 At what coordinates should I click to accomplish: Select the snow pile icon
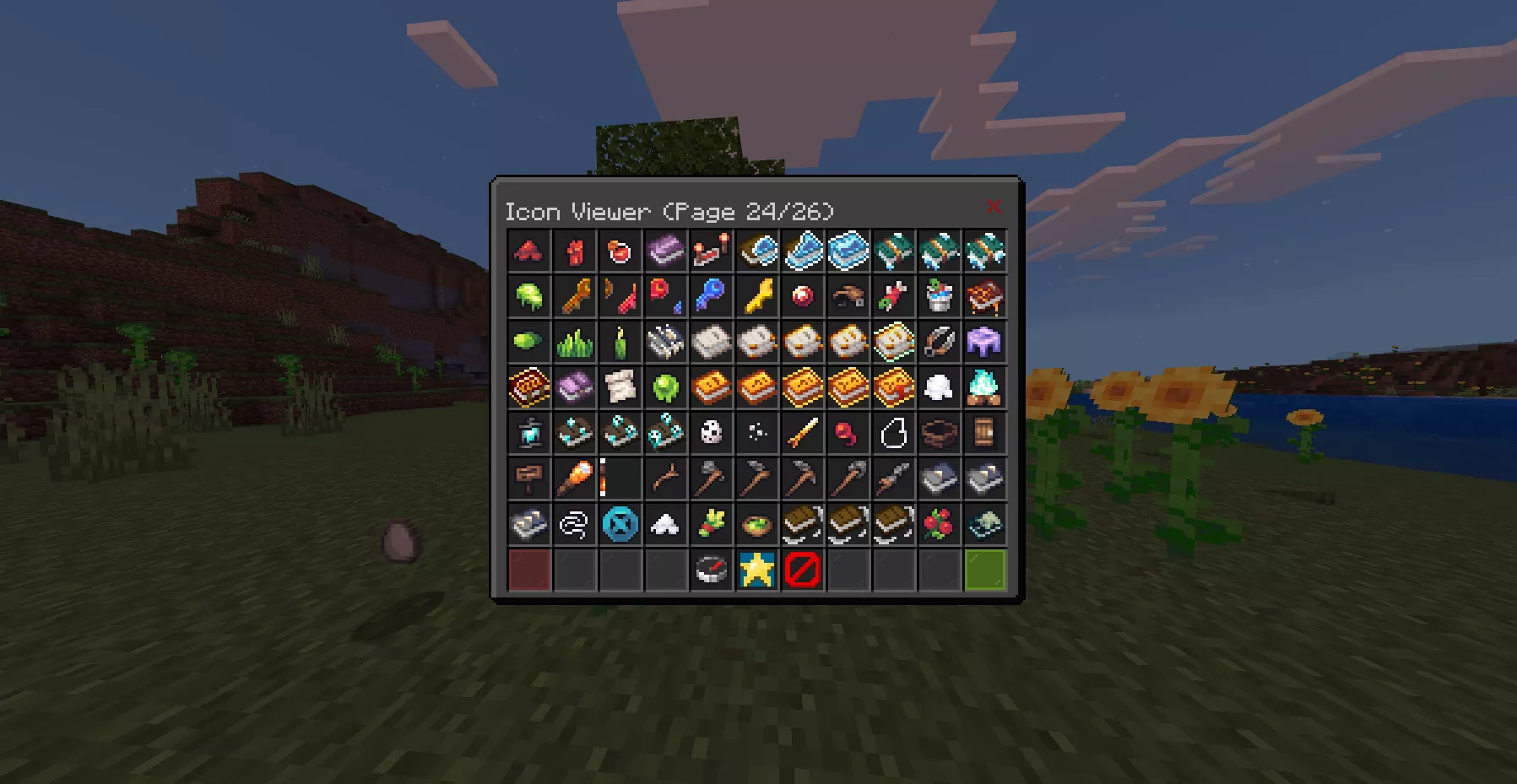[666, 524]
